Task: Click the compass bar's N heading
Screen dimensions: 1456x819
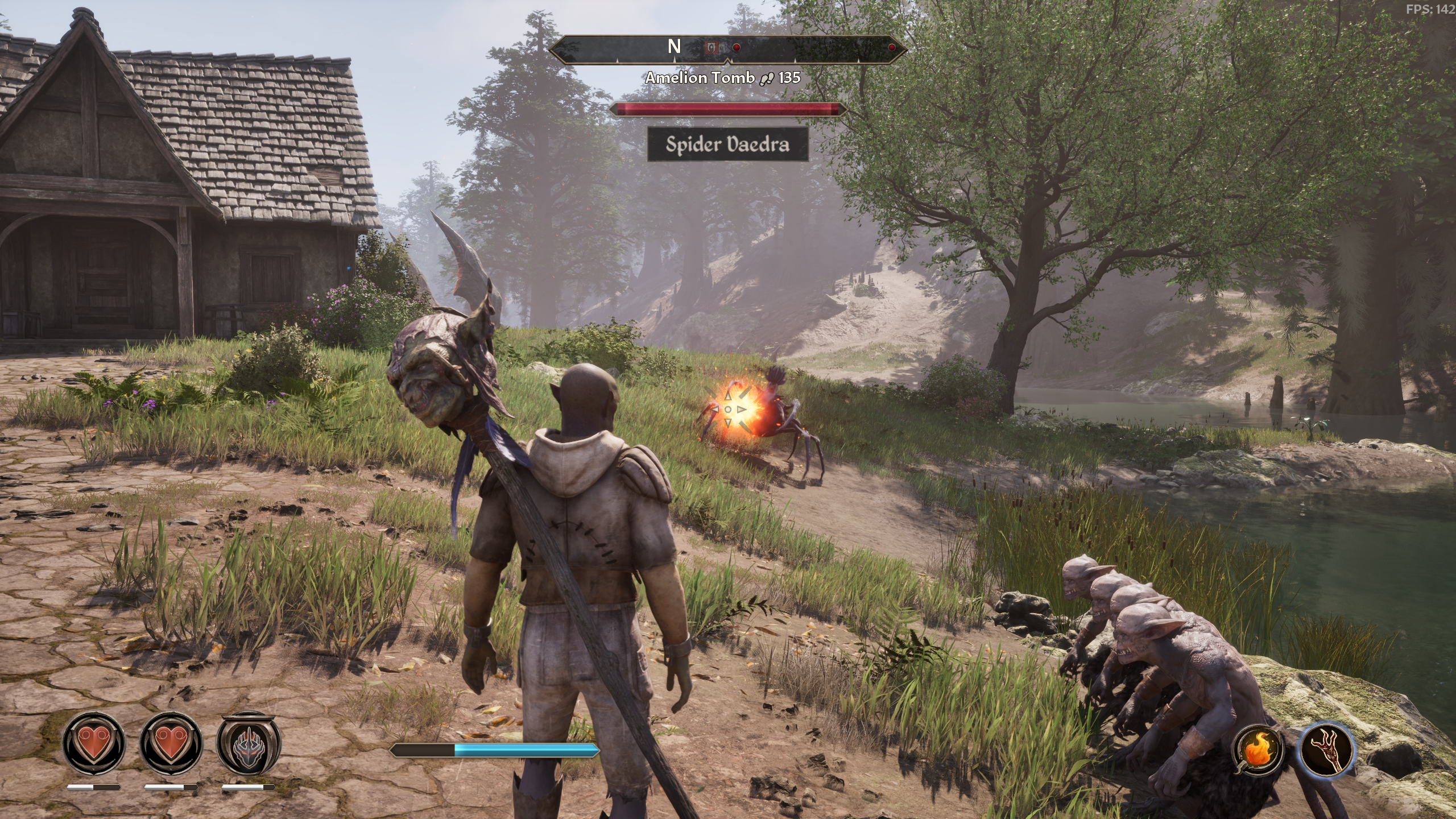Action: click(674, 47)
